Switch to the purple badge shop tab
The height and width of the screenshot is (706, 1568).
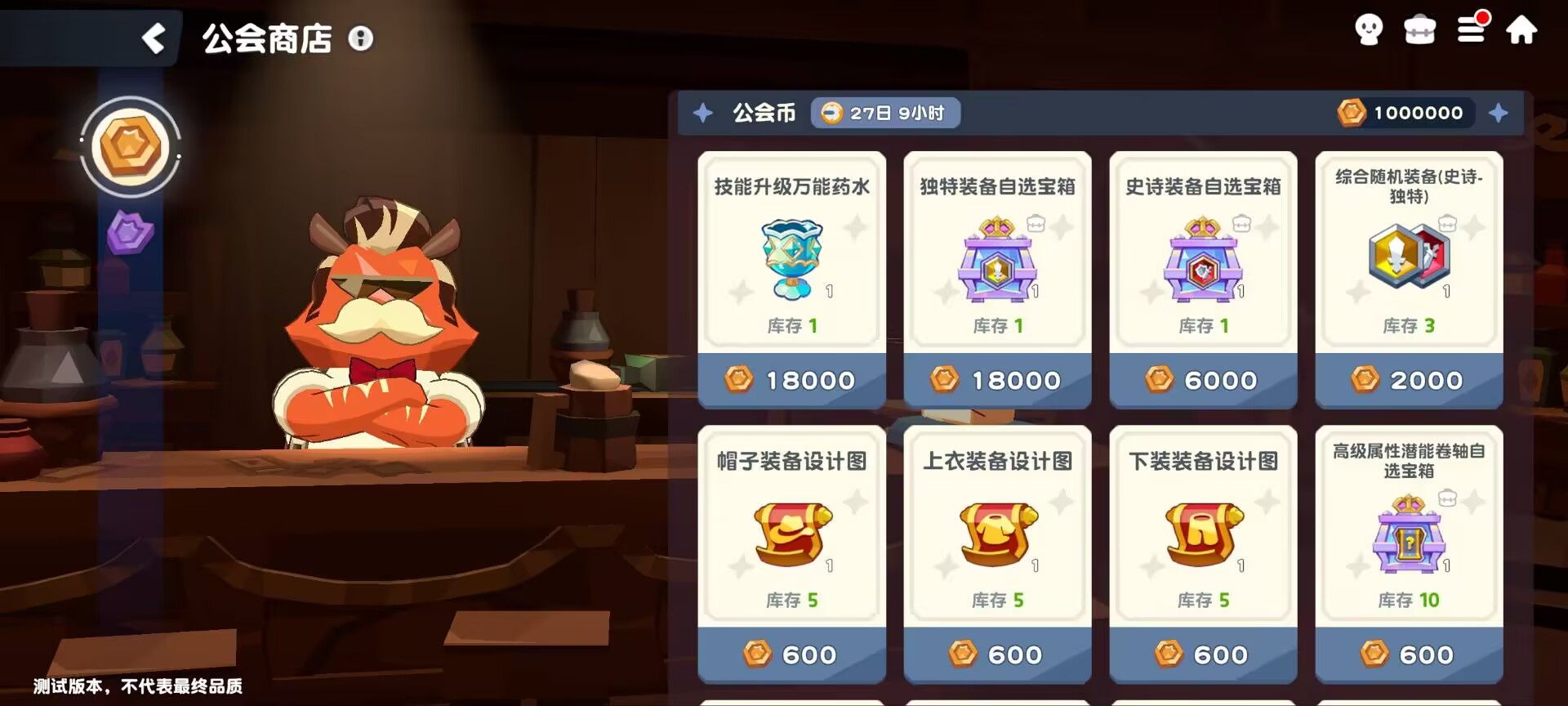tap(129, 233)
